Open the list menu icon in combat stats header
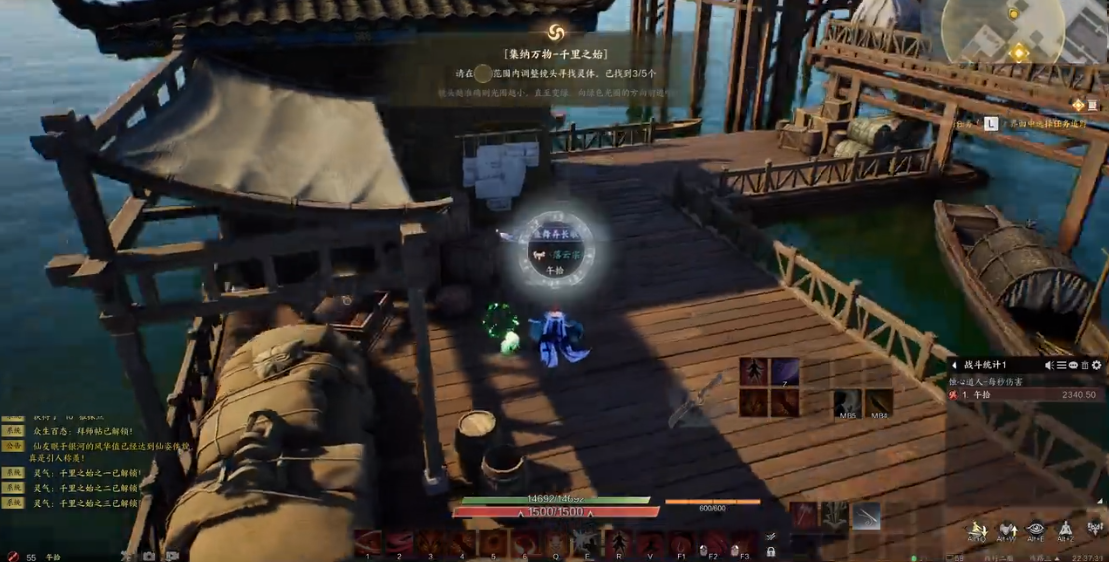 [1062, 366]
